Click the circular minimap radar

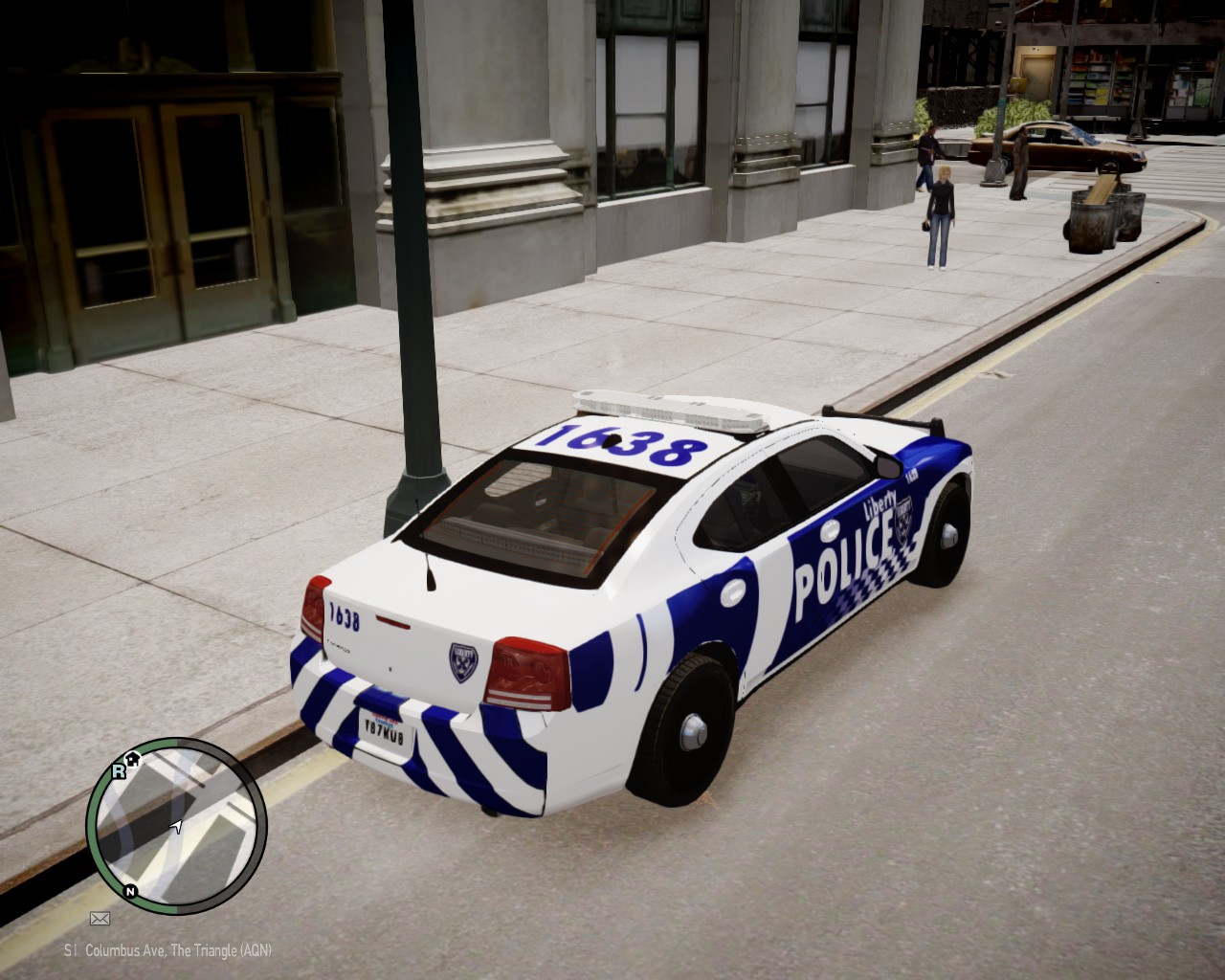click(x=176, y=824)
